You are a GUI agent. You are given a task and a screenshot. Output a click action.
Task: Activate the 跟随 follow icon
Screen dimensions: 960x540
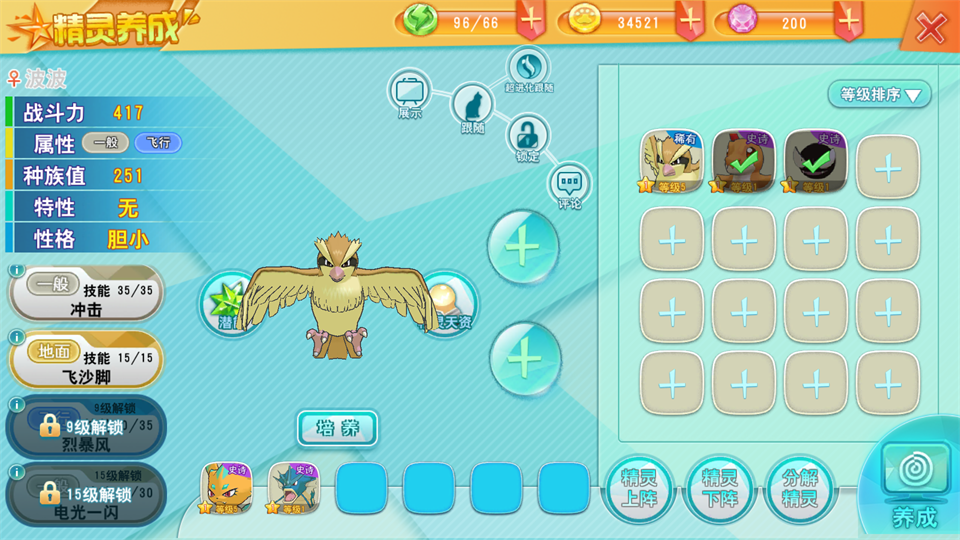click(x=473, y=105)
